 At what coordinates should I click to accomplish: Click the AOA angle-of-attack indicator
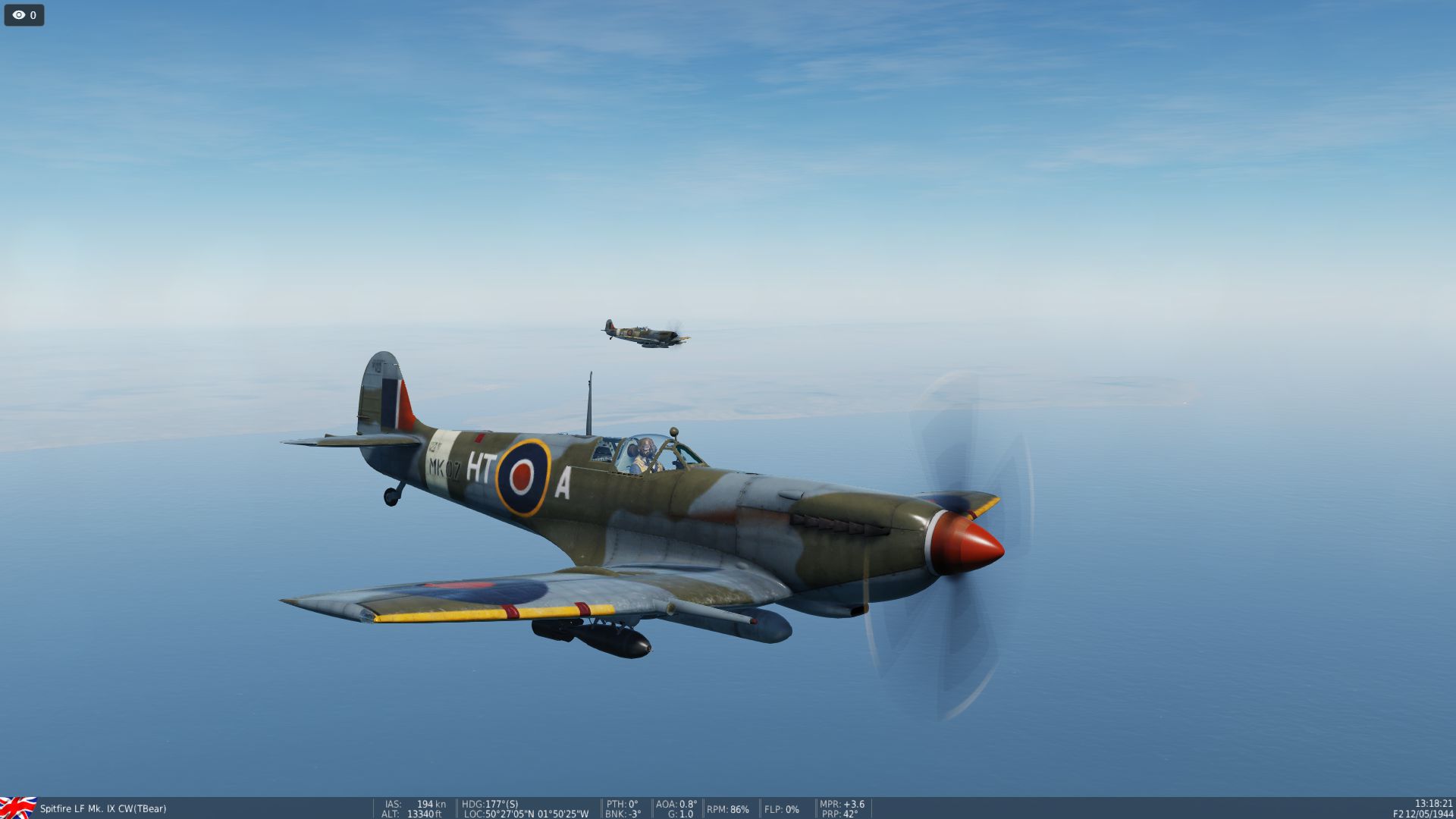click(x=675, y=803)
